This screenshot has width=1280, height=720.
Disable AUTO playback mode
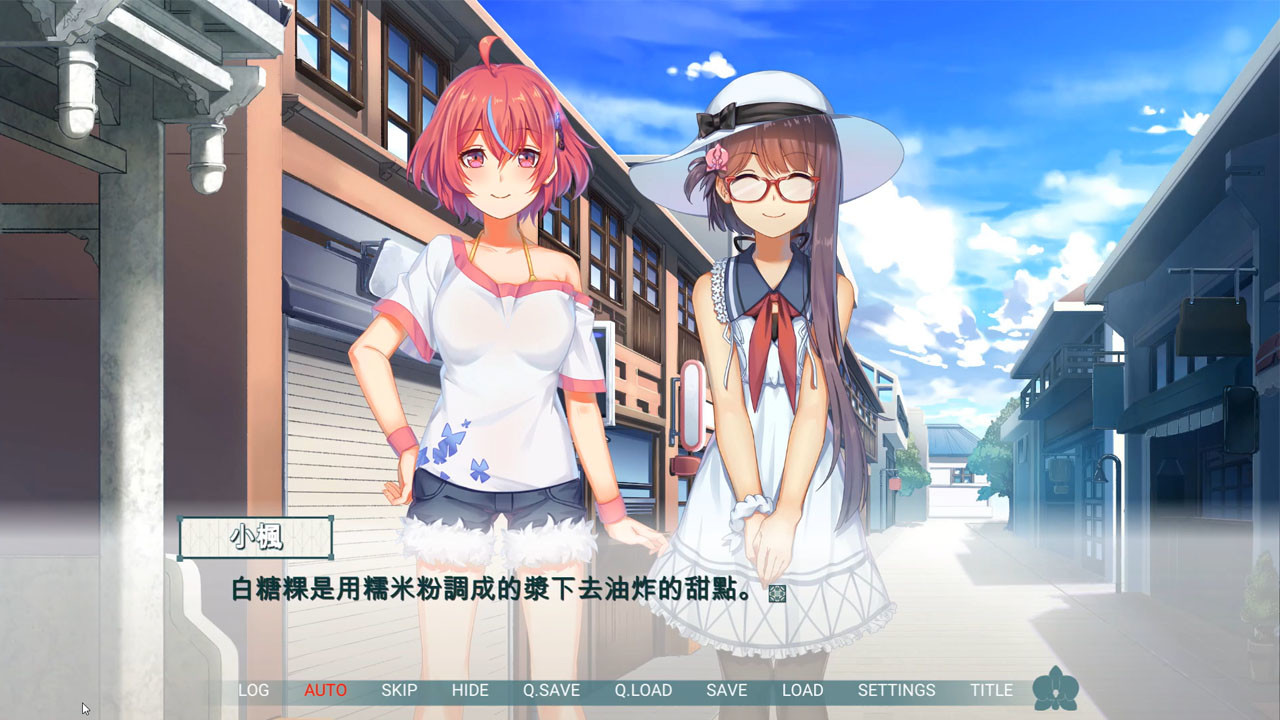325,690
